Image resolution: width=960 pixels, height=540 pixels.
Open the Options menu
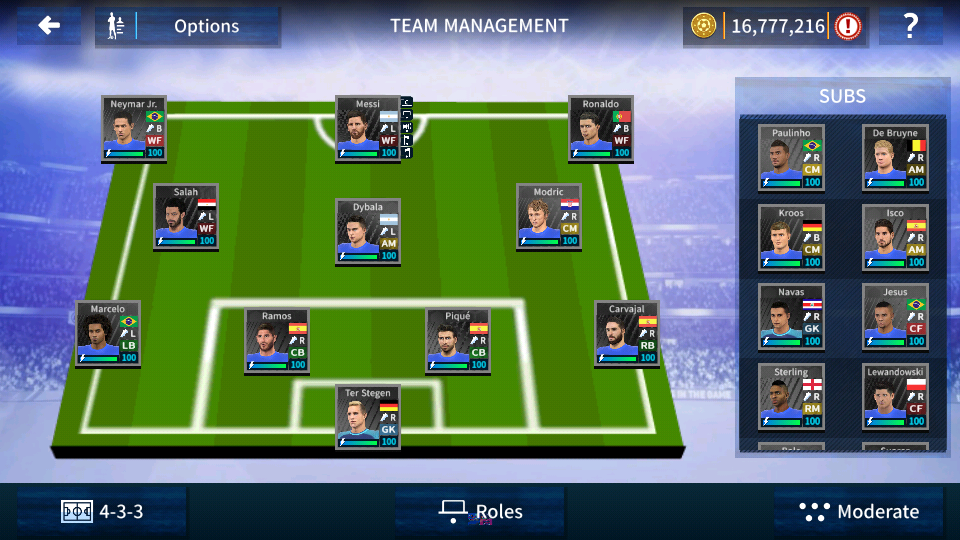pos(188,27)
